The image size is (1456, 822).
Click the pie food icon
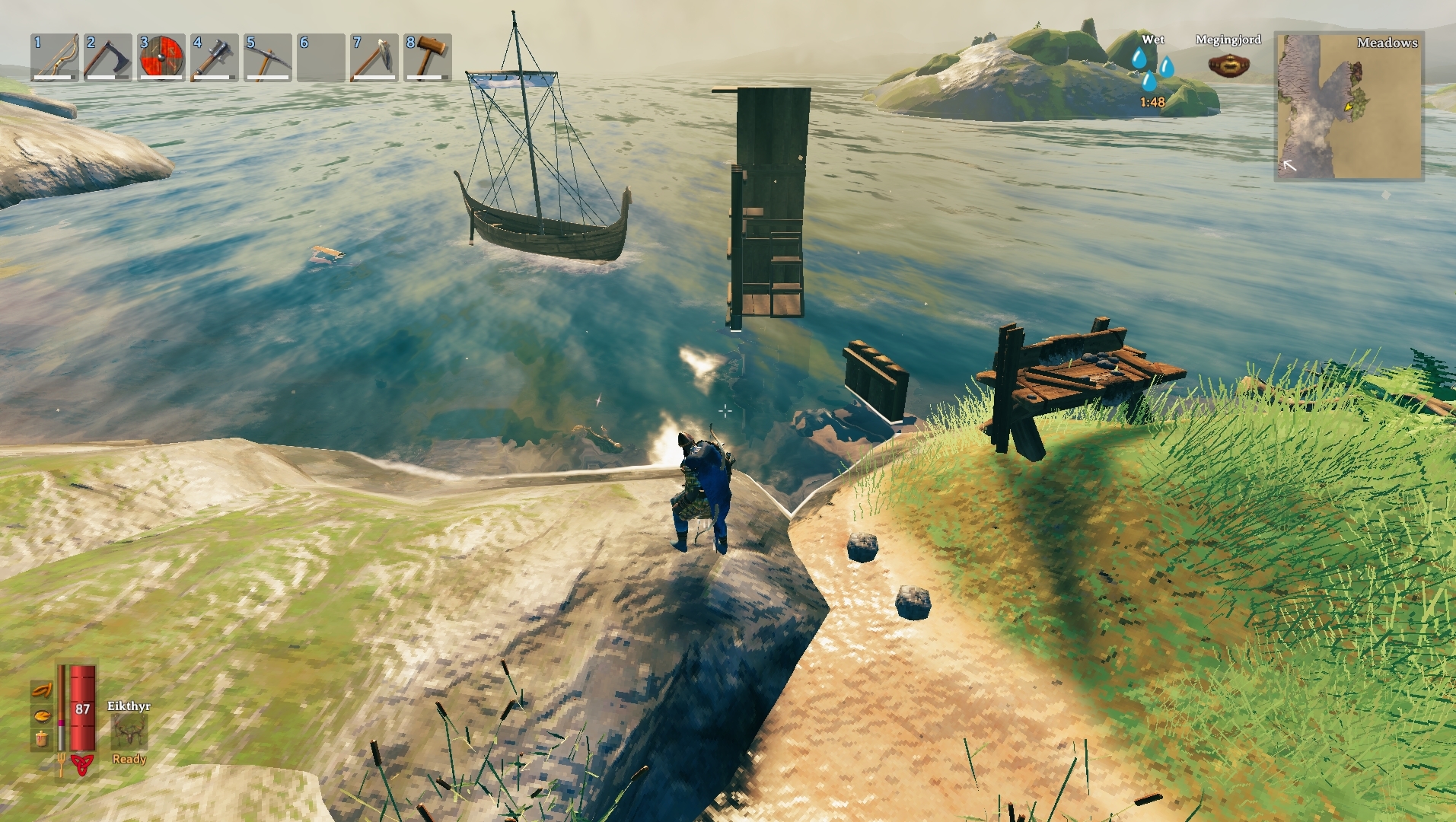click(42, 715)
